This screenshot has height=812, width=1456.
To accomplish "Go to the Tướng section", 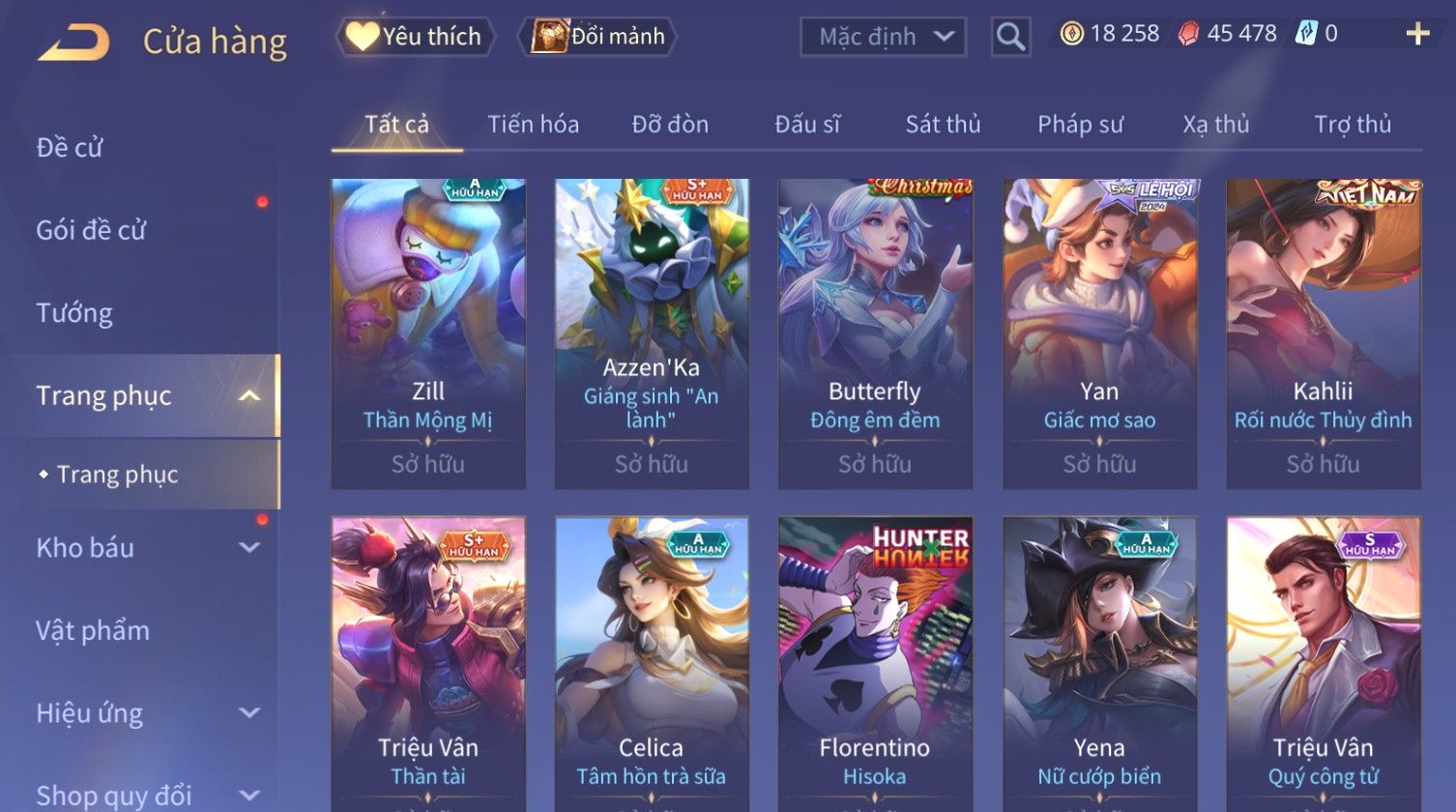I will (74, 312).
